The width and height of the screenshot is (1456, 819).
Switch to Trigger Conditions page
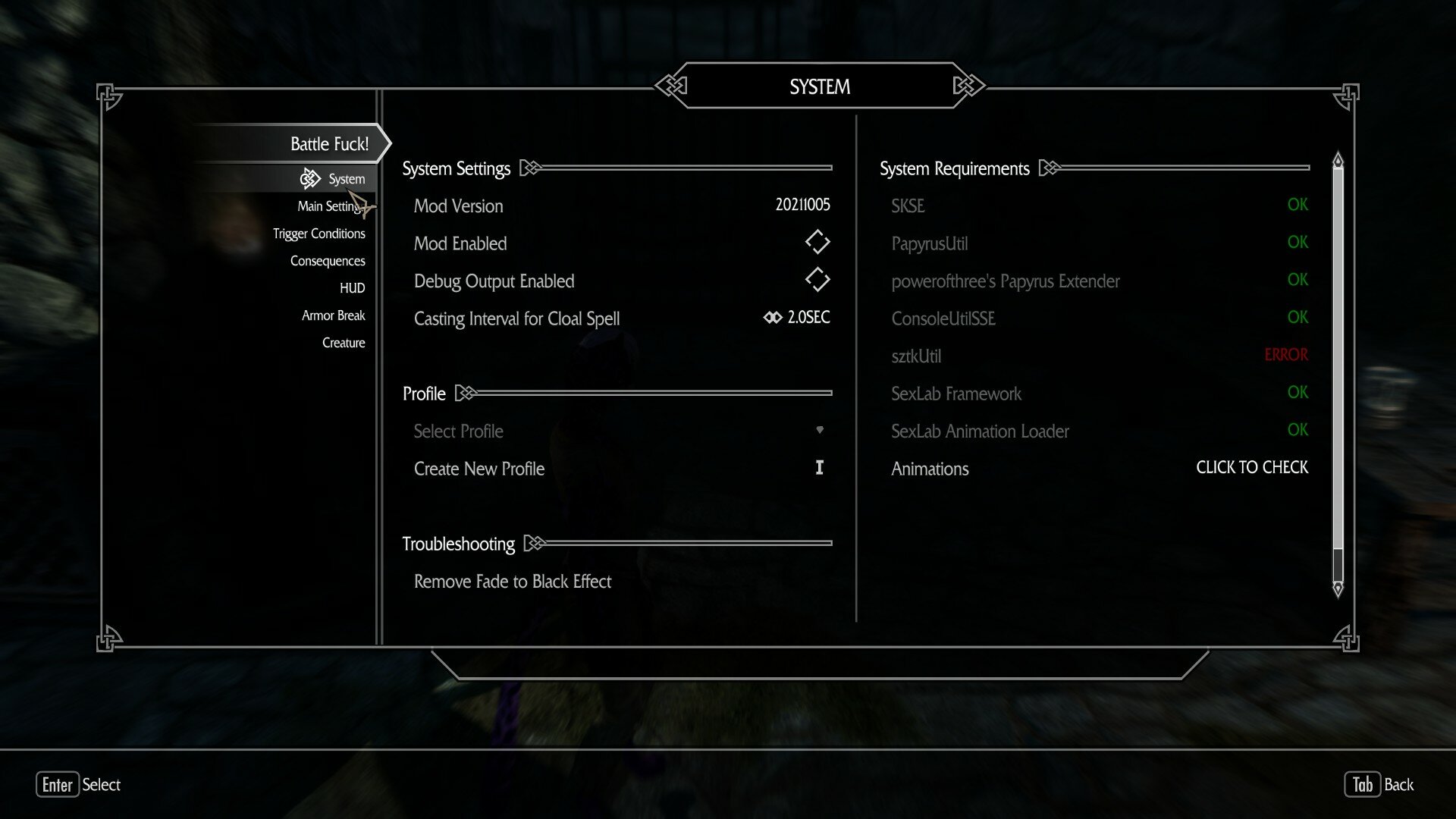pos(318,234)
